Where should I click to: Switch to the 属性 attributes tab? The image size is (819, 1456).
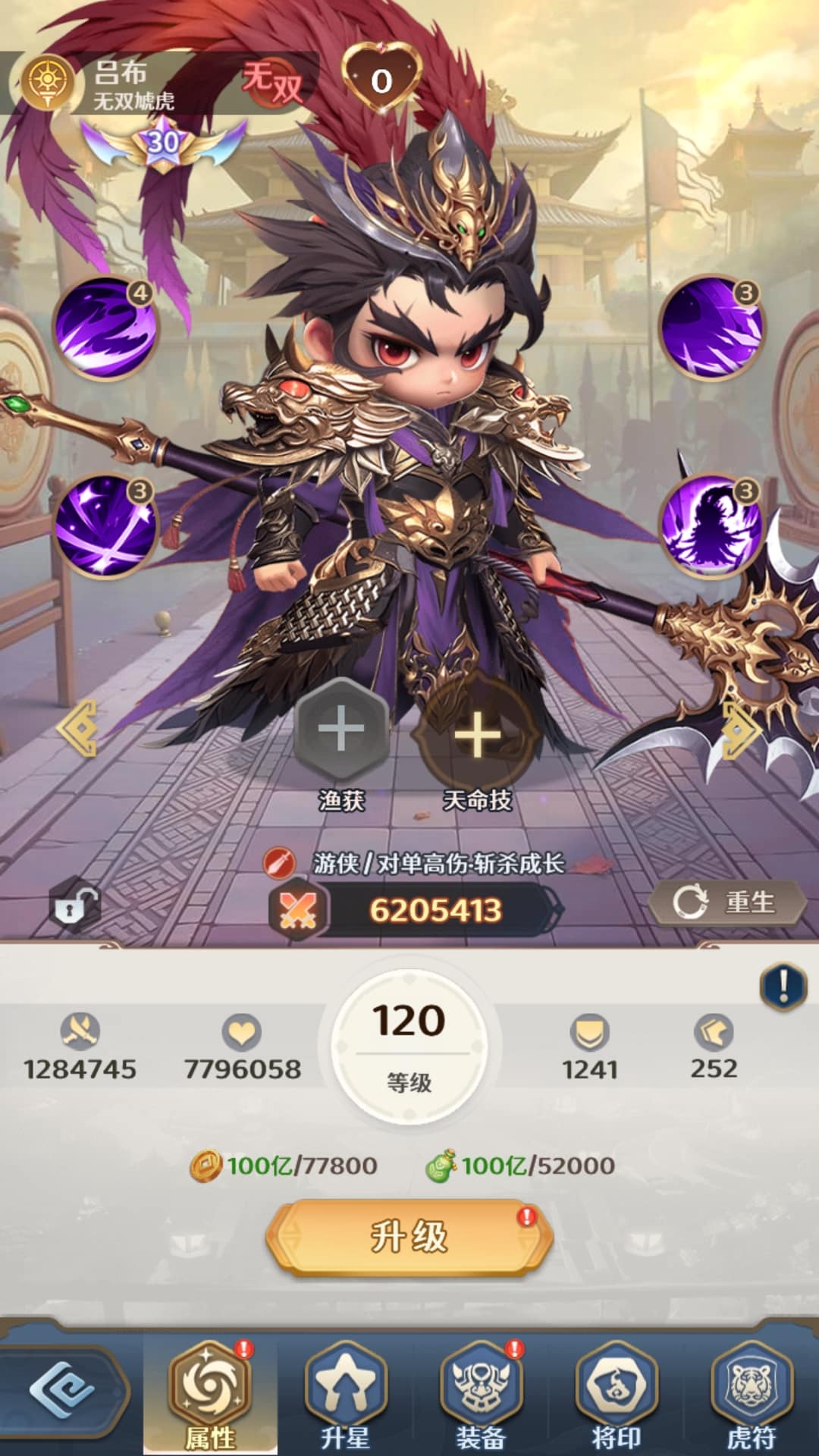(210, 1395)
